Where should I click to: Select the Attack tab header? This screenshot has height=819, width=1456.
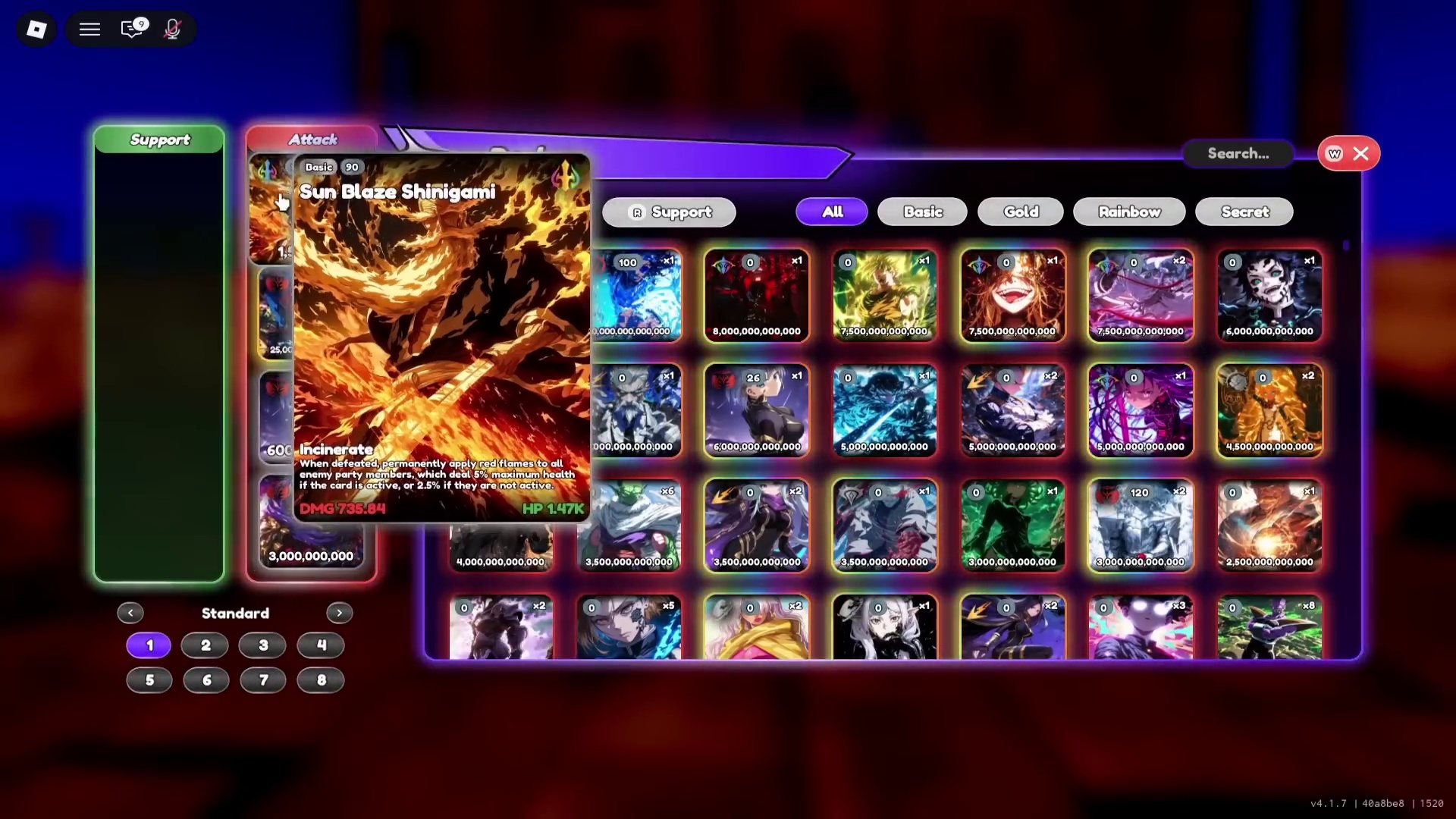point(312,139)
